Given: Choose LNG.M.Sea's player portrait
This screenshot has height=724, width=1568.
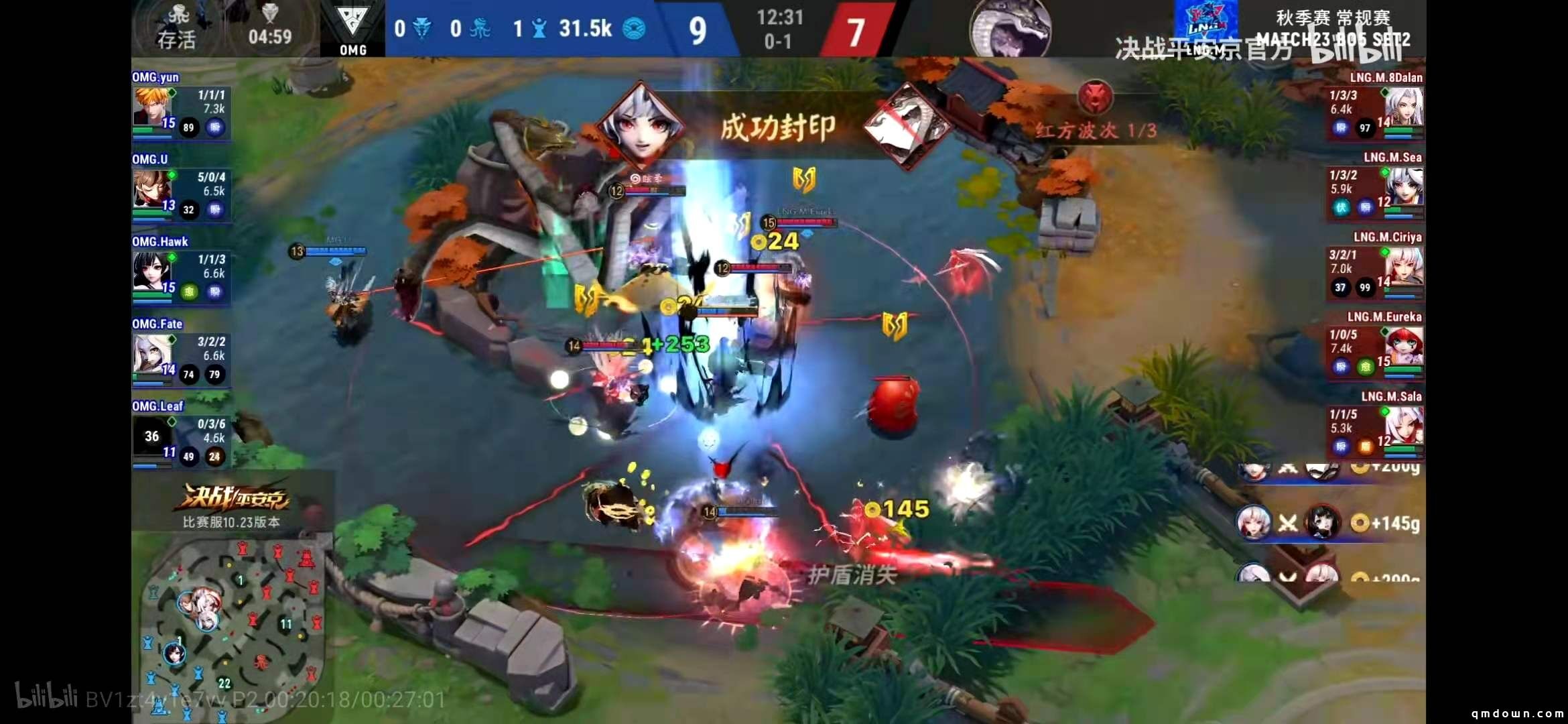Looking at the screenshot, I should pyautogui.click(x=1403, y=187).
